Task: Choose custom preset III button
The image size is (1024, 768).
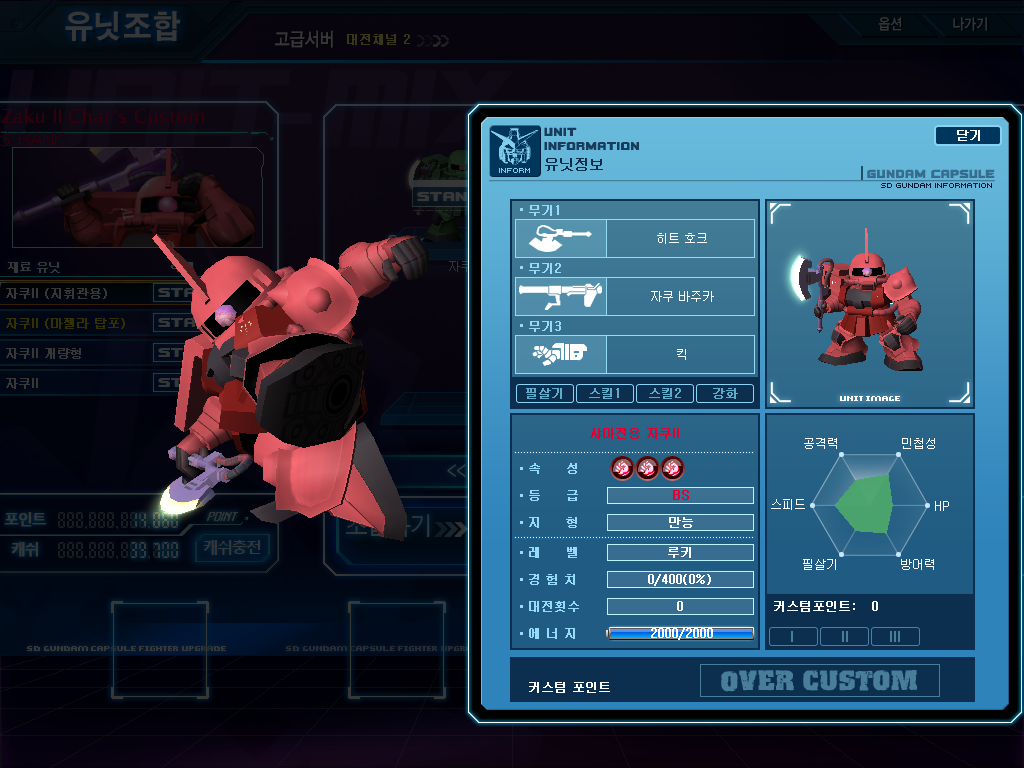Action: 895,636
